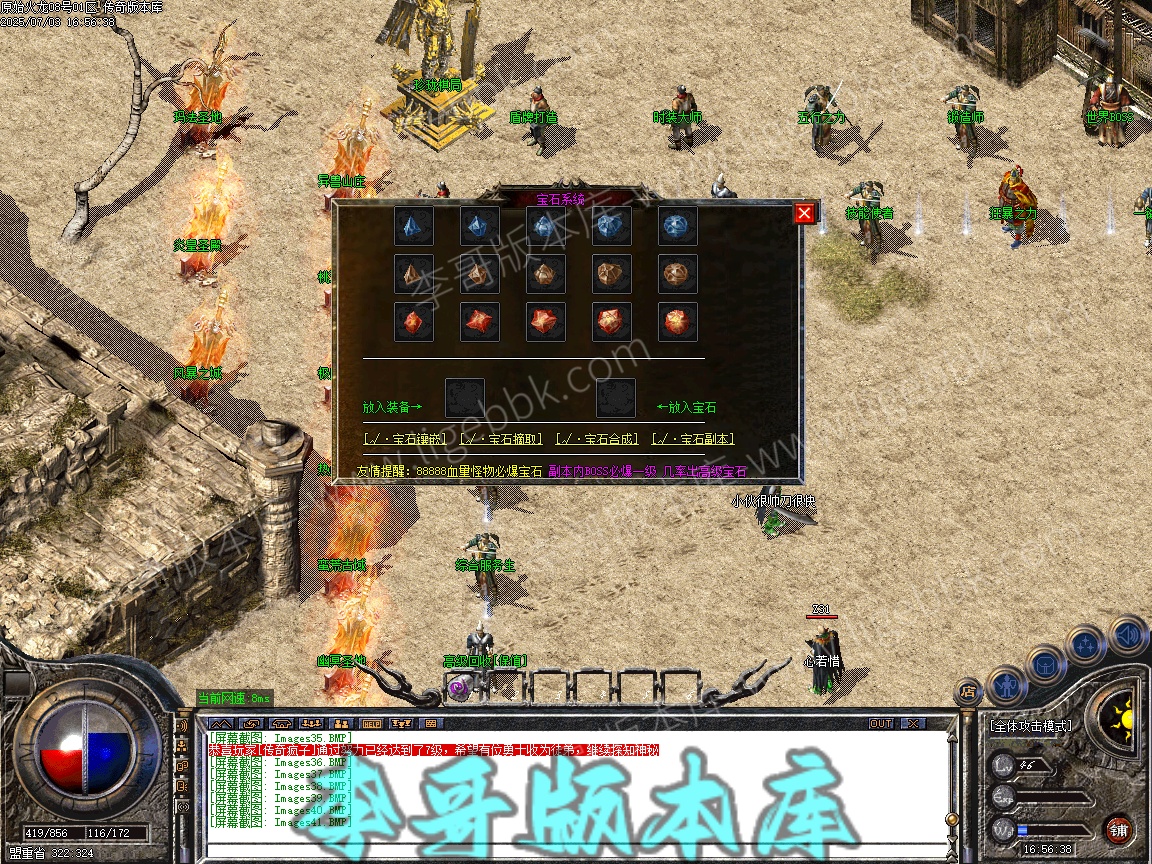The height and width of the screenshot is (864, 1152).
Task: Choose the 宝石镶嵌 gem inlay option
Action: tap(405, 439)
